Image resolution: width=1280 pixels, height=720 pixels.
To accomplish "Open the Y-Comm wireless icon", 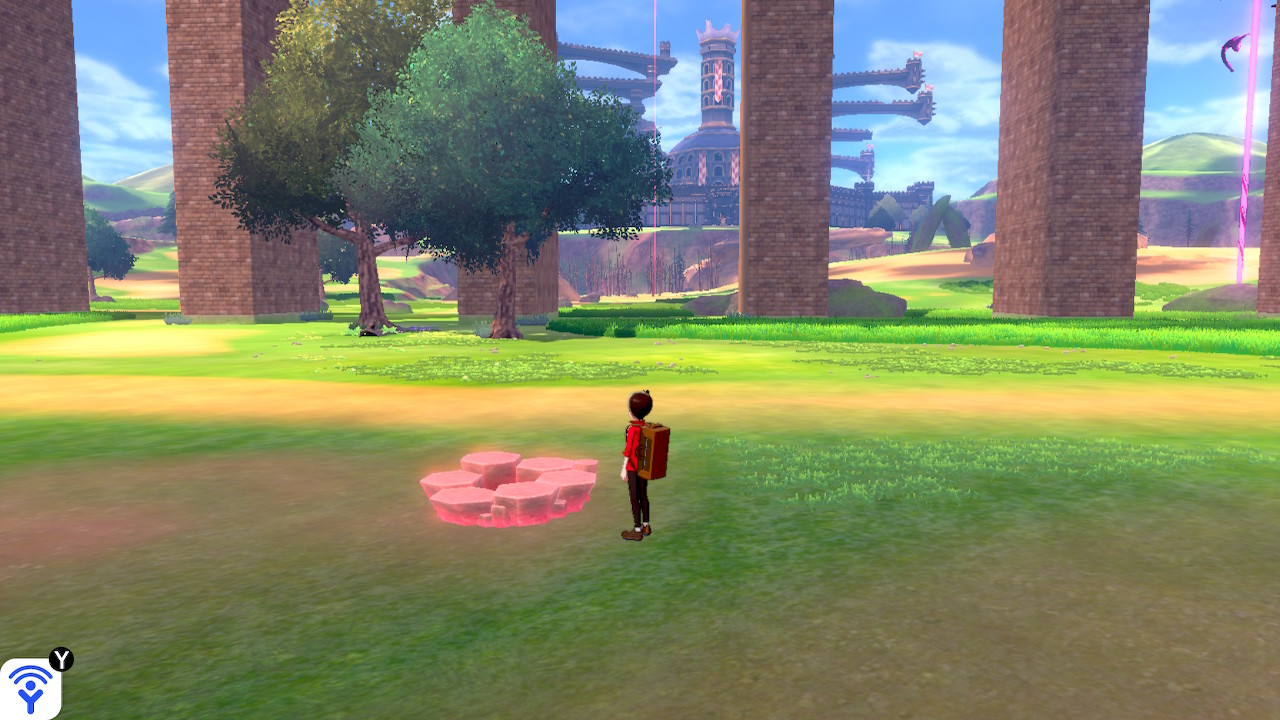I will [30, 688].
